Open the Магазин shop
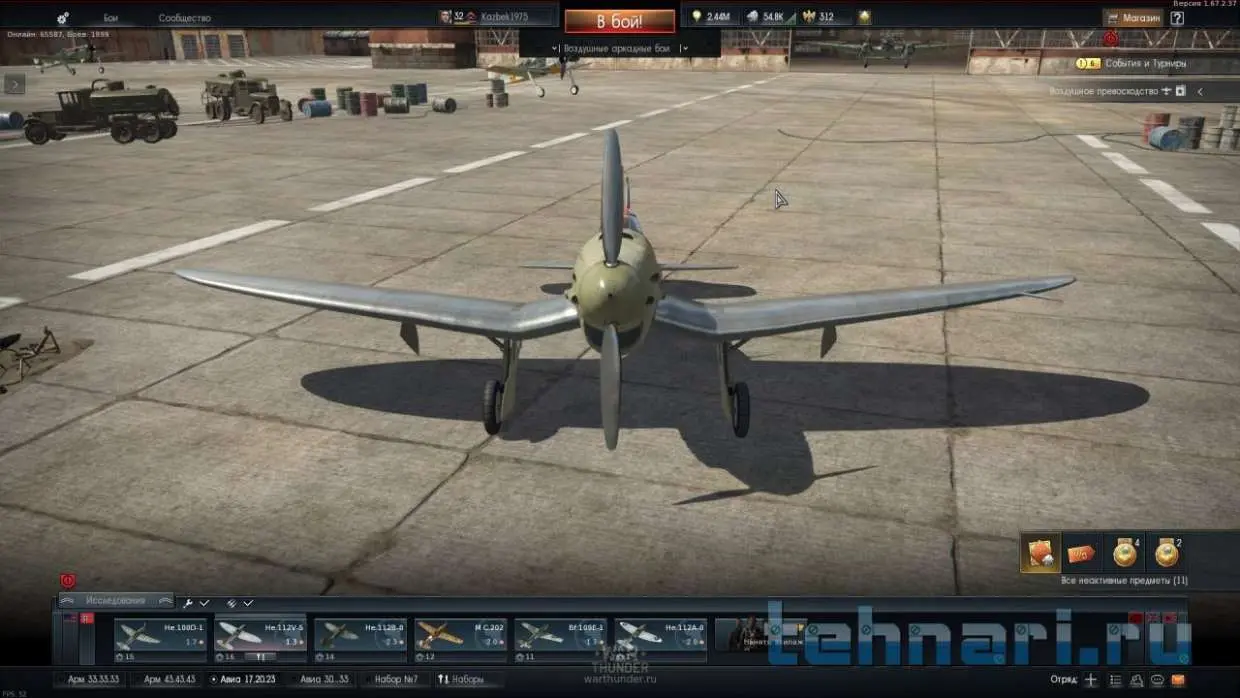 click(x=1133, y=17)
